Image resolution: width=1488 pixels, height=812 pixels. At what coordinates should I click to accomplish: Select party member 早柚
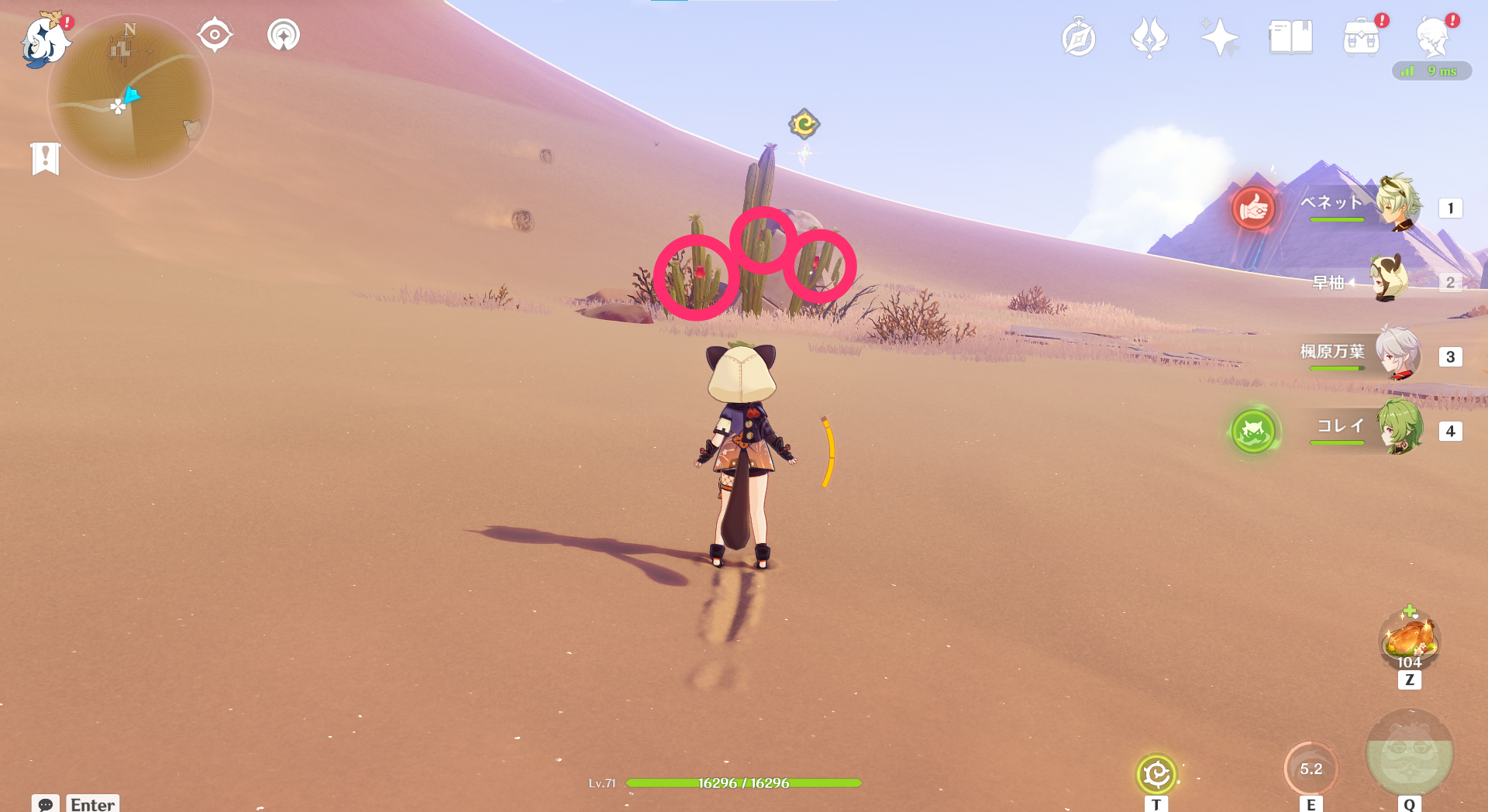(x=1390, y=280)
